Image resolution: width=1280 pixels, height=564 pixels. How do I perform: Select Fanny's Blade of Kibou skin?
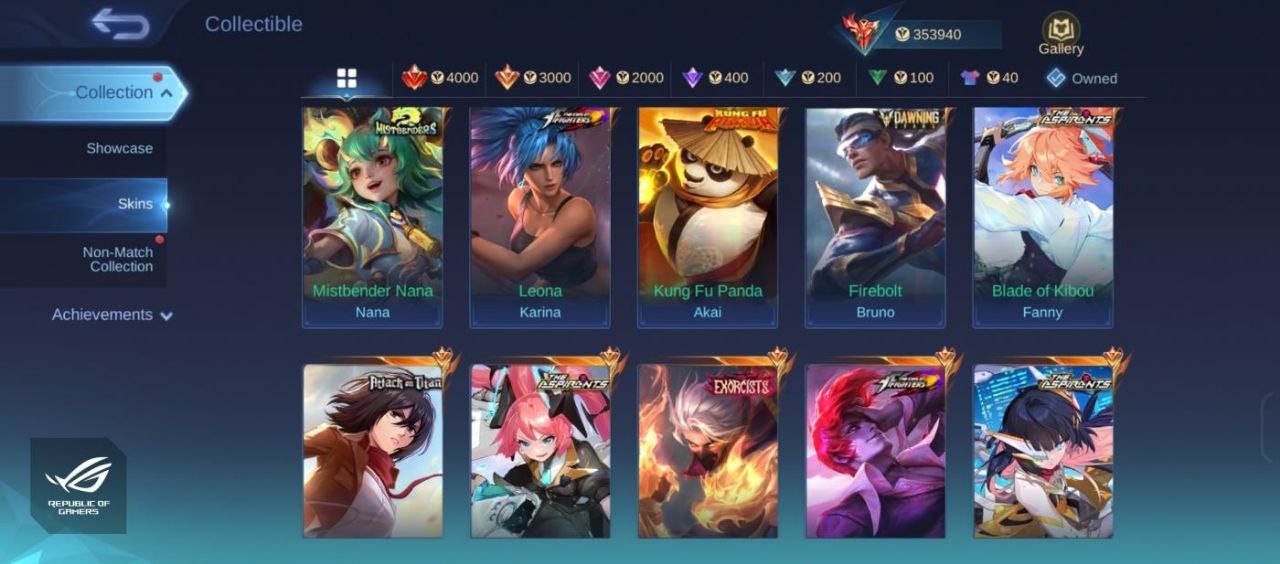click(x=1043, y=217)
